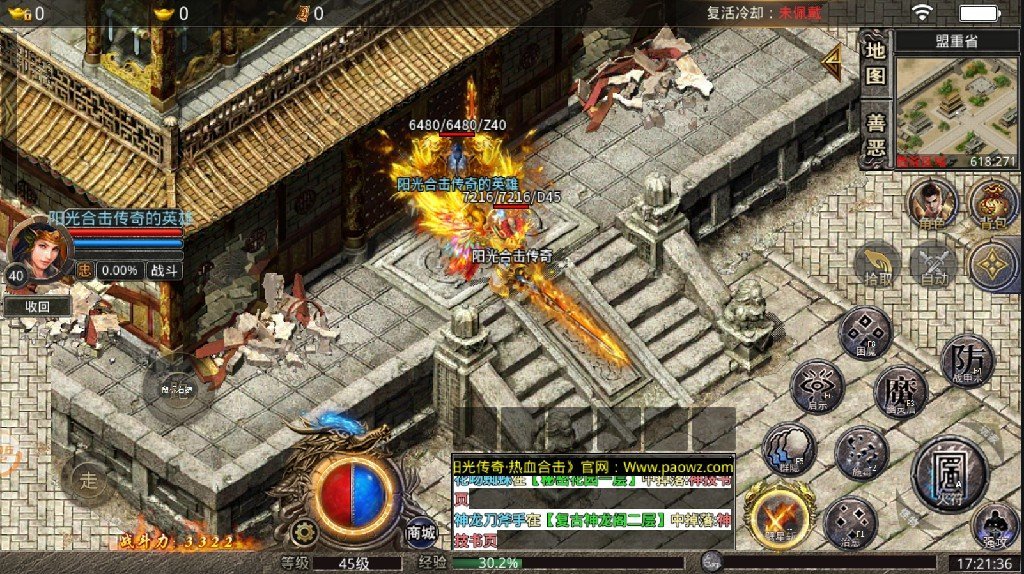Click the 盟重省 minimap
This screenshot has width=1024, height=574.
(957, 111)
